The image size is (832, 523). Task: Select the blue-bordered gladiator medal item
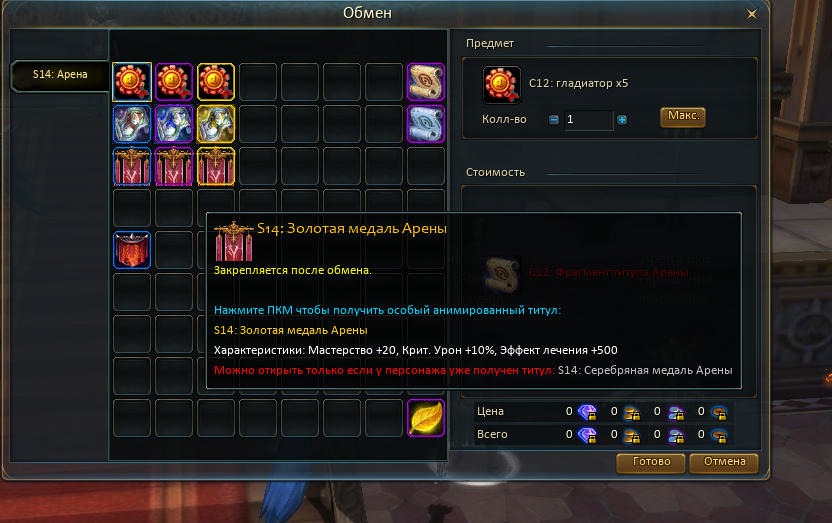tap(132, 82)
